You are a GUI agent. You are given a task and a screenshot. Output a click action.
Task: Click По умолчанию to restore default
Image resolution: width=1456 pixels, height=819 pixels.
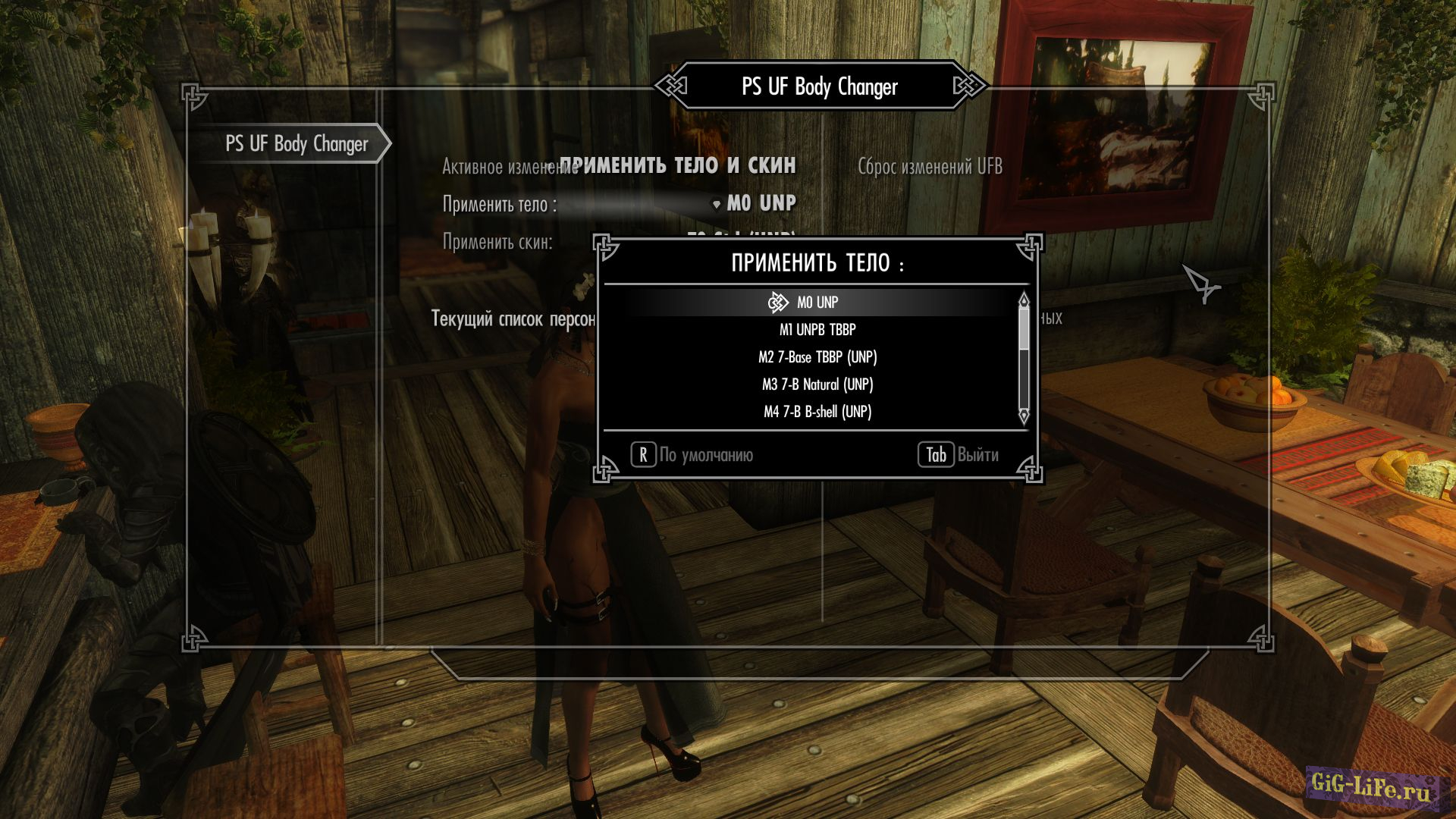(692, 455)
